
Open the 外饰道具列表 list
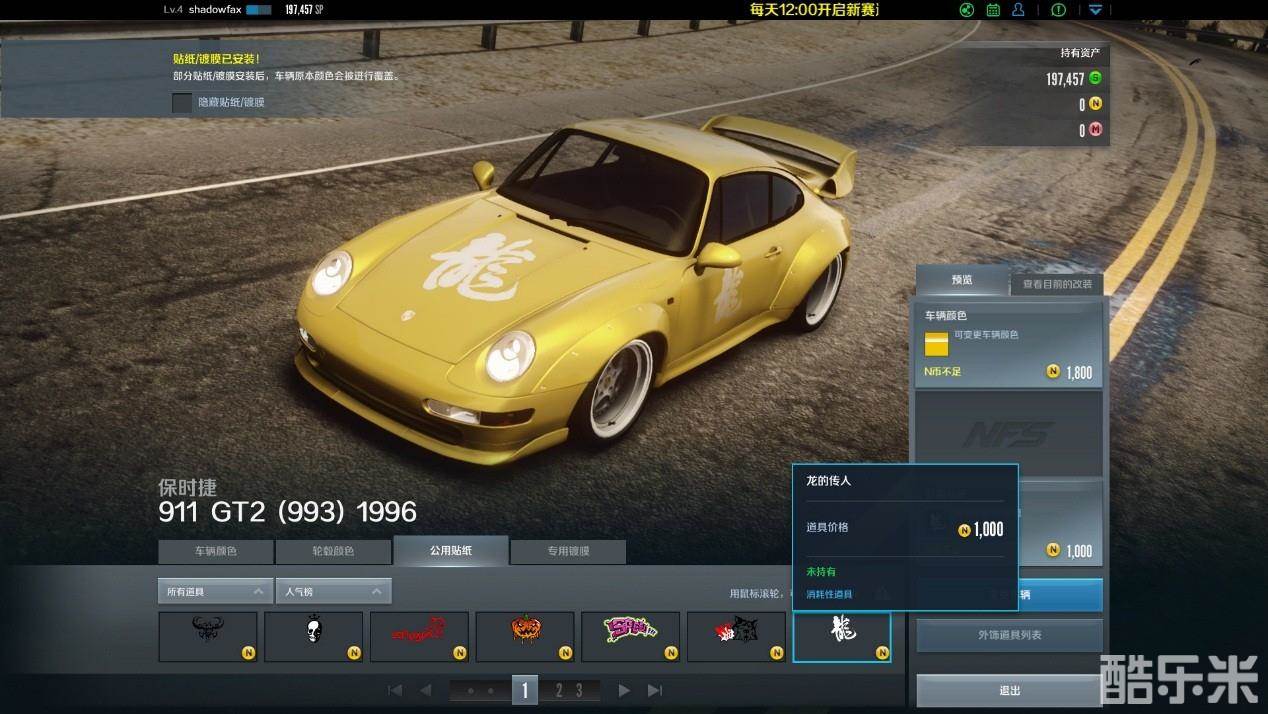click(1010, 635)
